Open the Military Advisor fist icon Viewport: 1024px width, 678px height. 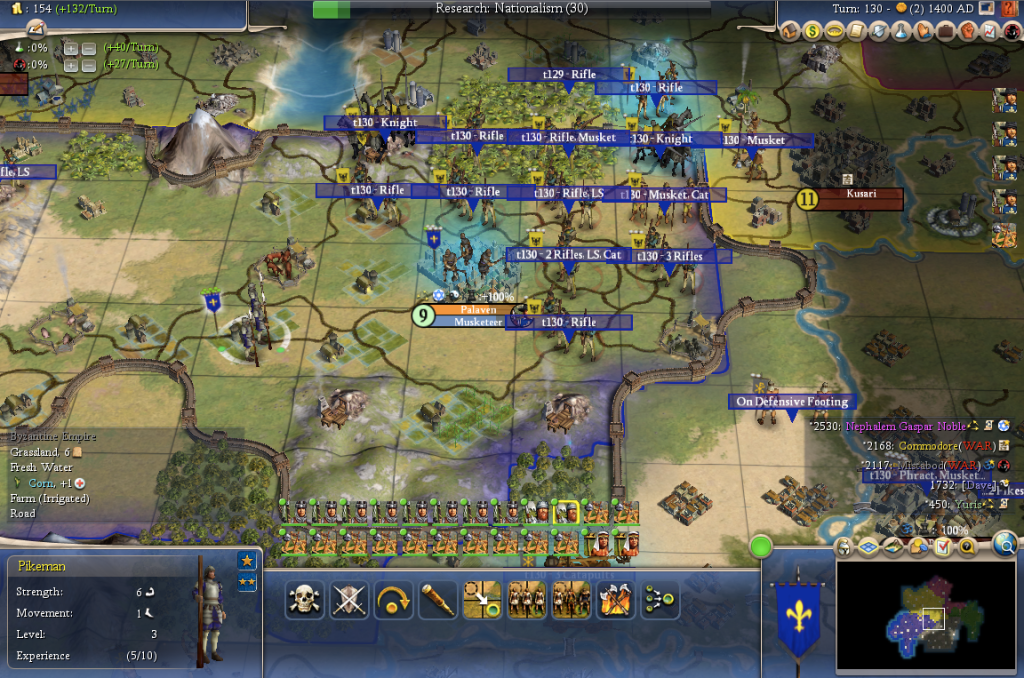coord(968,32)
